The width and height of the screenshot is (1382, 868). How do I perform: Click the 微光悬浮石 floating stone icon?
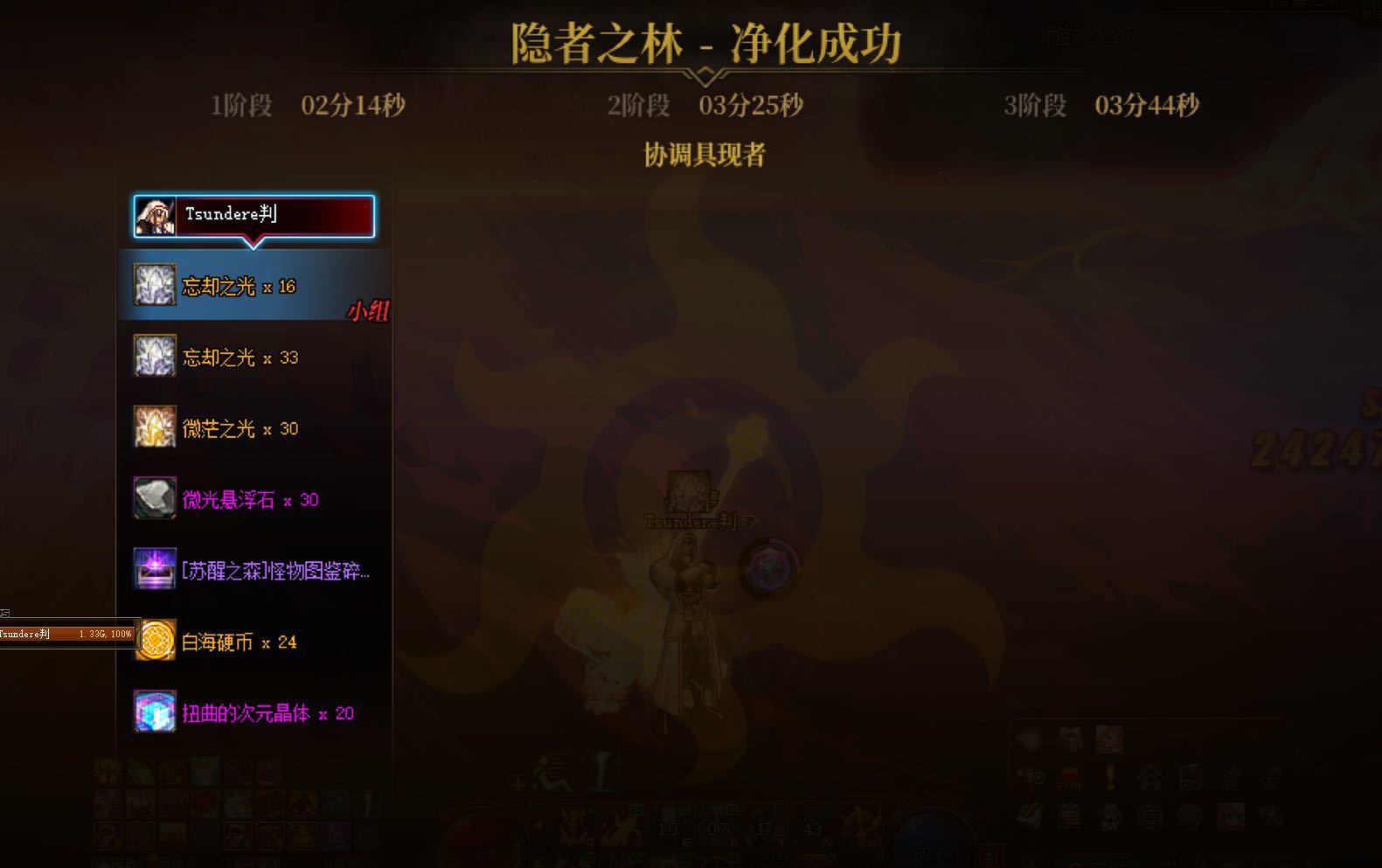pos(154,499)
